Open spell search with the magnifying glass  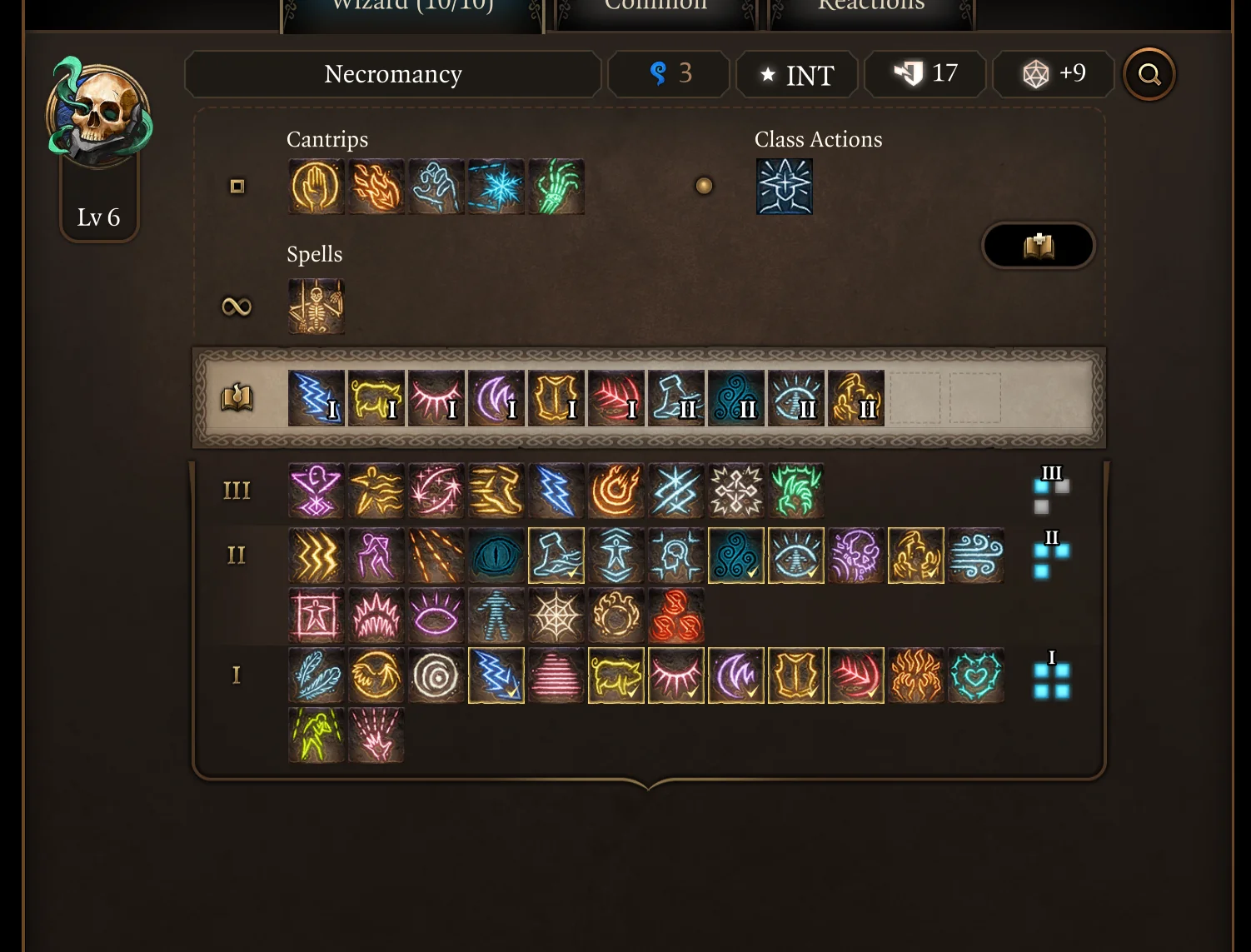1149,74
